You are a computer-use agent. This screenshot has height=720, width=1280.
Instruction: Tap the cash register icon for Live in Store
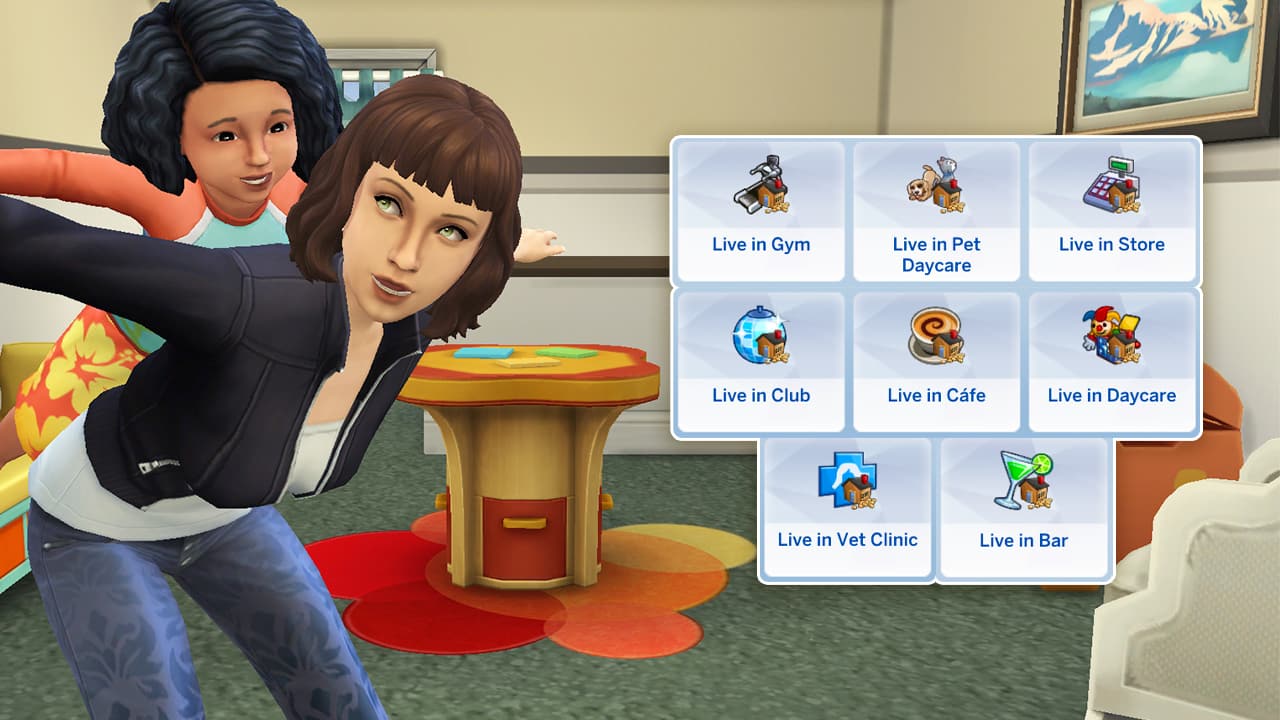click(x=1113, y=185)
